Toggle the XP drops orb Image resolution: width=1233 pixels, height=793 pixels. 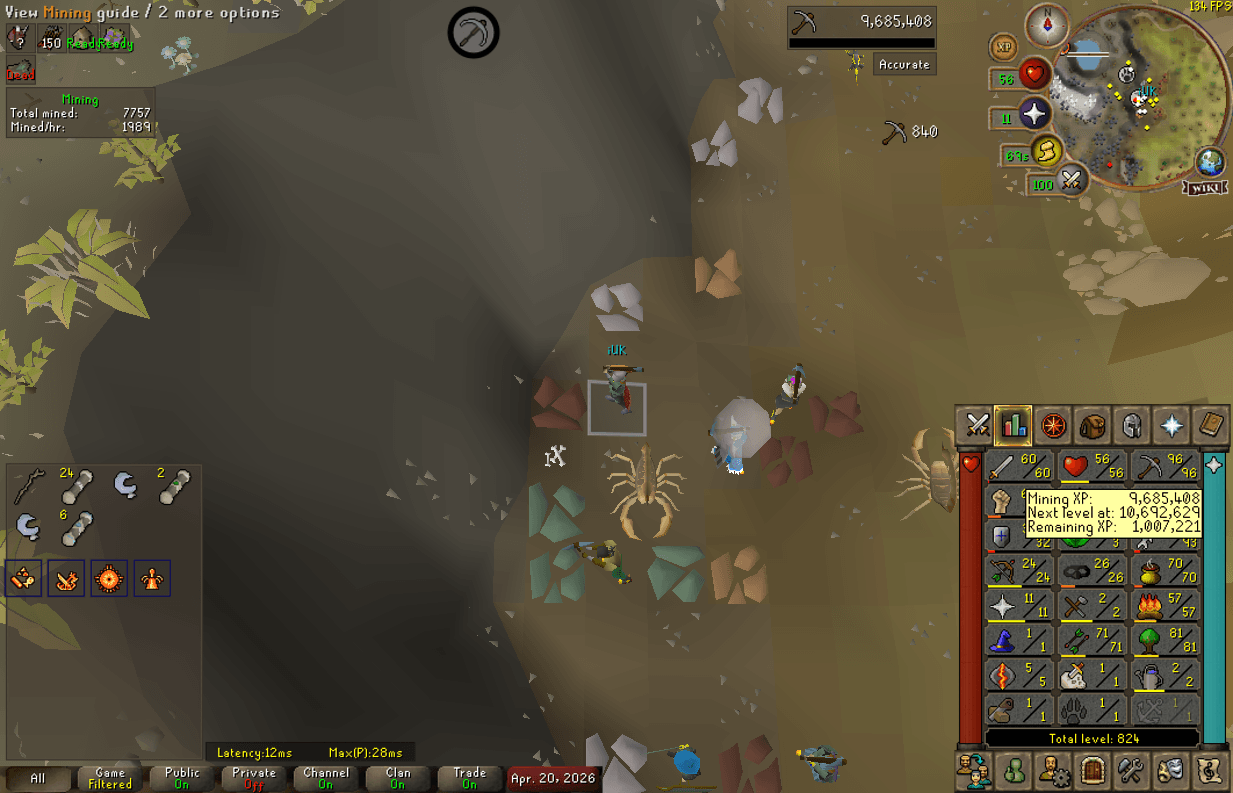point(1003,47)
